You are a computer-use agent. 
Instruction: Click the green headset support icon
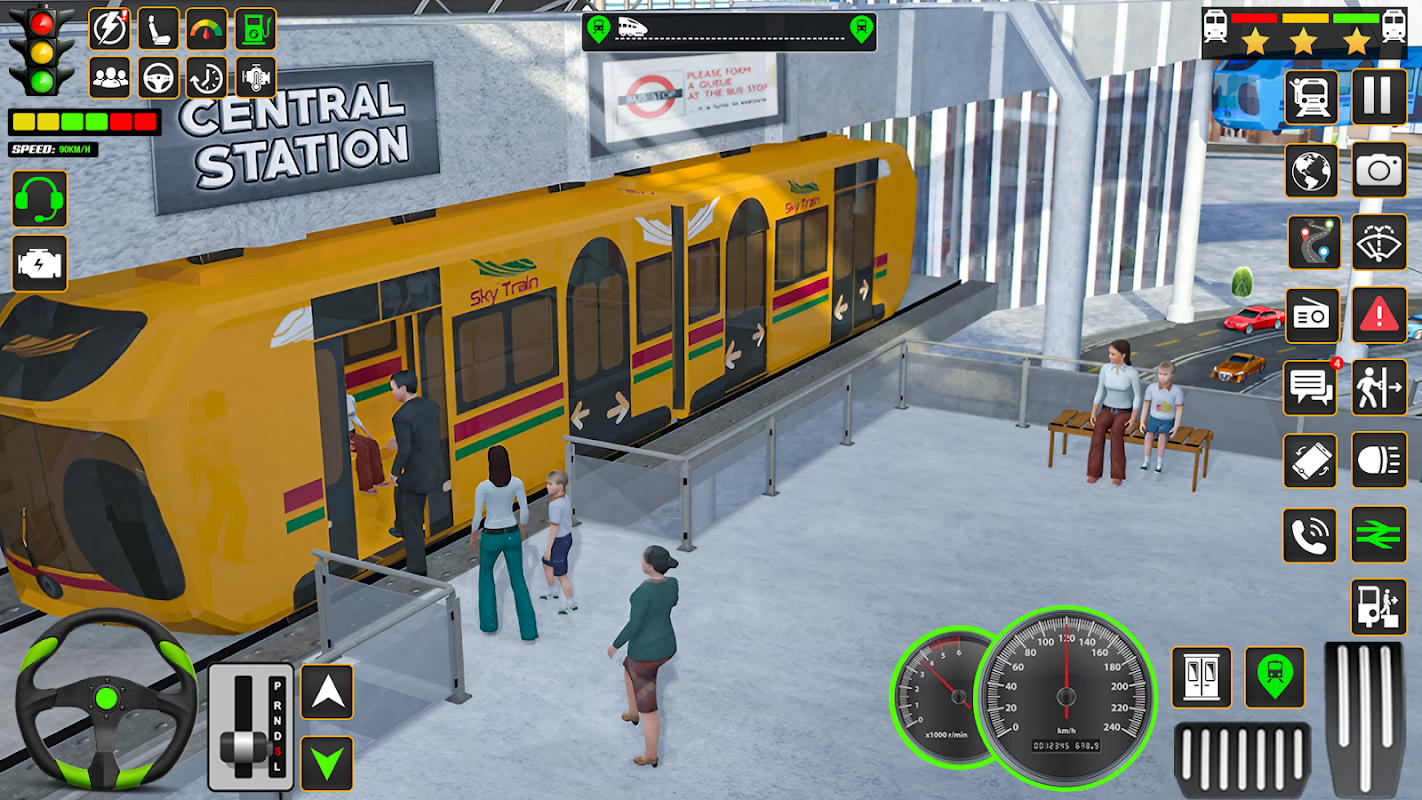tap(40, 199)
